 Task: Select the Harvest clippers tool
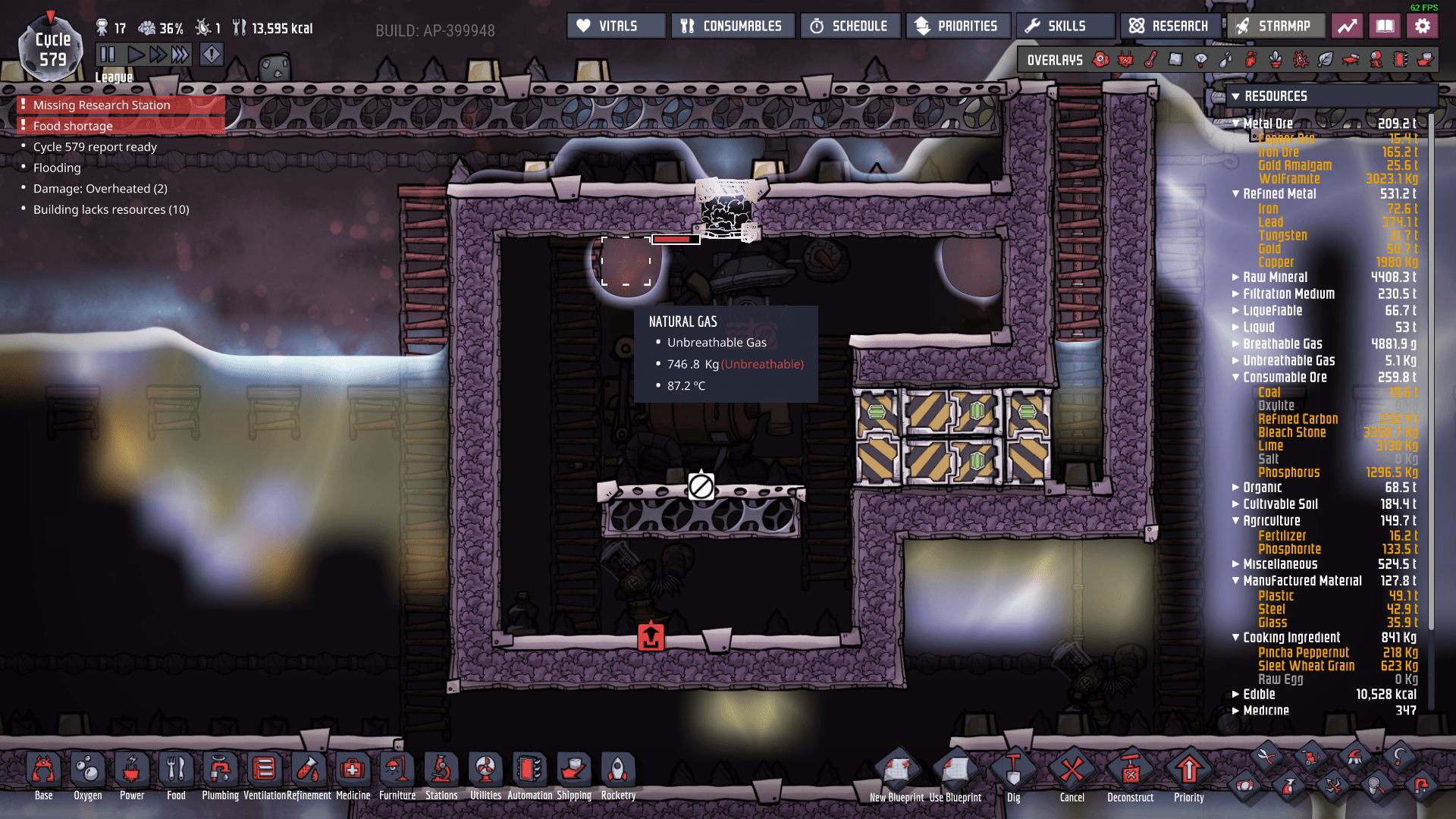click(x=1266, y=757)
